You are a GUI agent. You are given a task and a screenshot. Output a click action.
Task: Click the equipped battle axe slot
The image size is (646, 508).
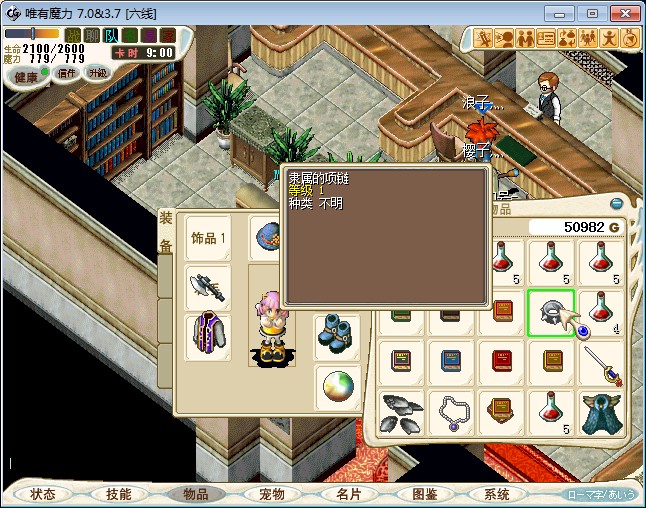208,288
